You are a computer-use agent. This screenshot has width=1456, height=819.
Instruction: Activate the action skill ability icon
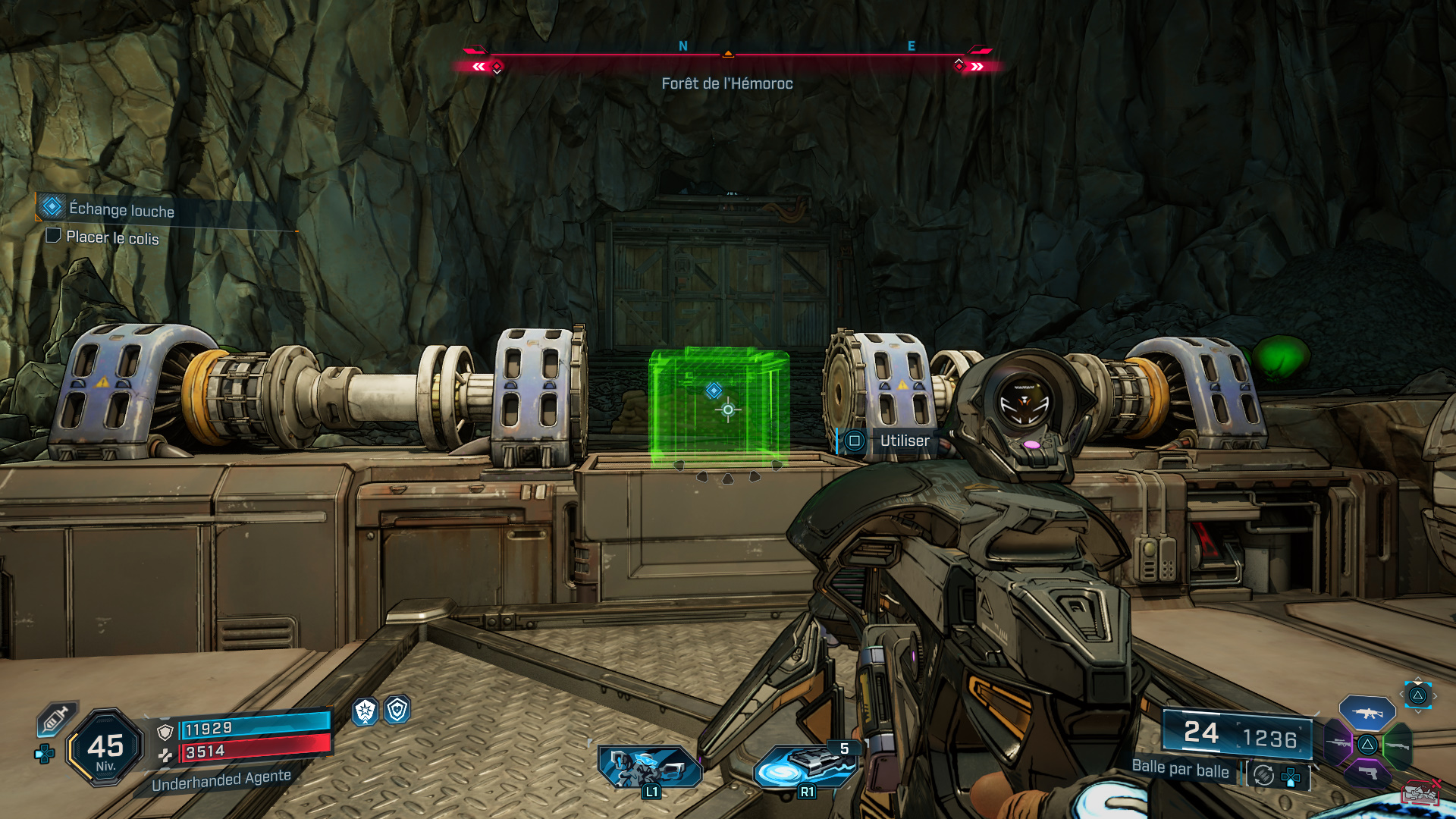point(649,767)
